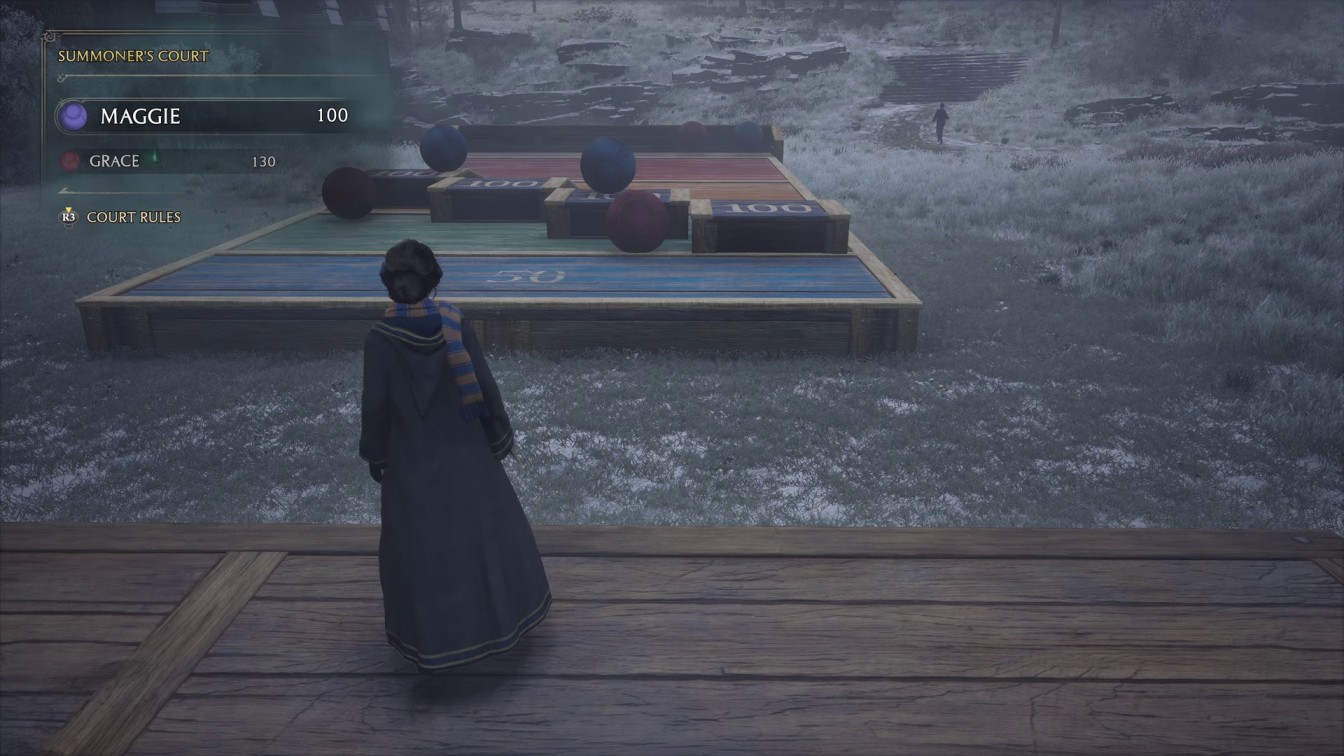Open details on Grace's score of 130

pyautogui.click(x=263, y=160)
